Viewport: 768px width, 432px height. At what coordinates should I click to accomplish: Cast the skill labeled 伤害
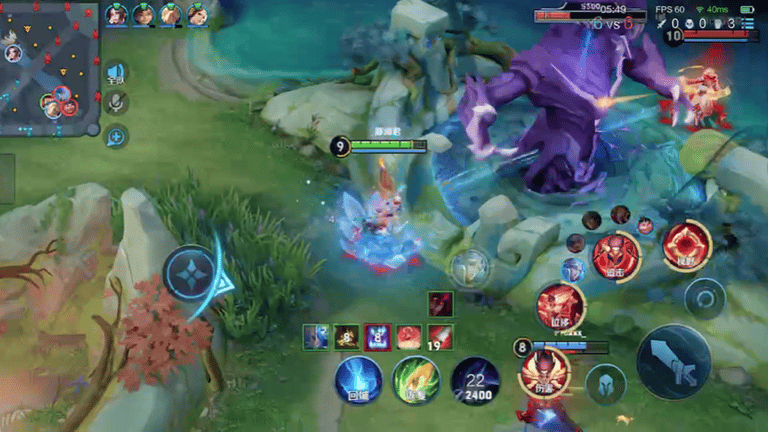click(544, 372)
